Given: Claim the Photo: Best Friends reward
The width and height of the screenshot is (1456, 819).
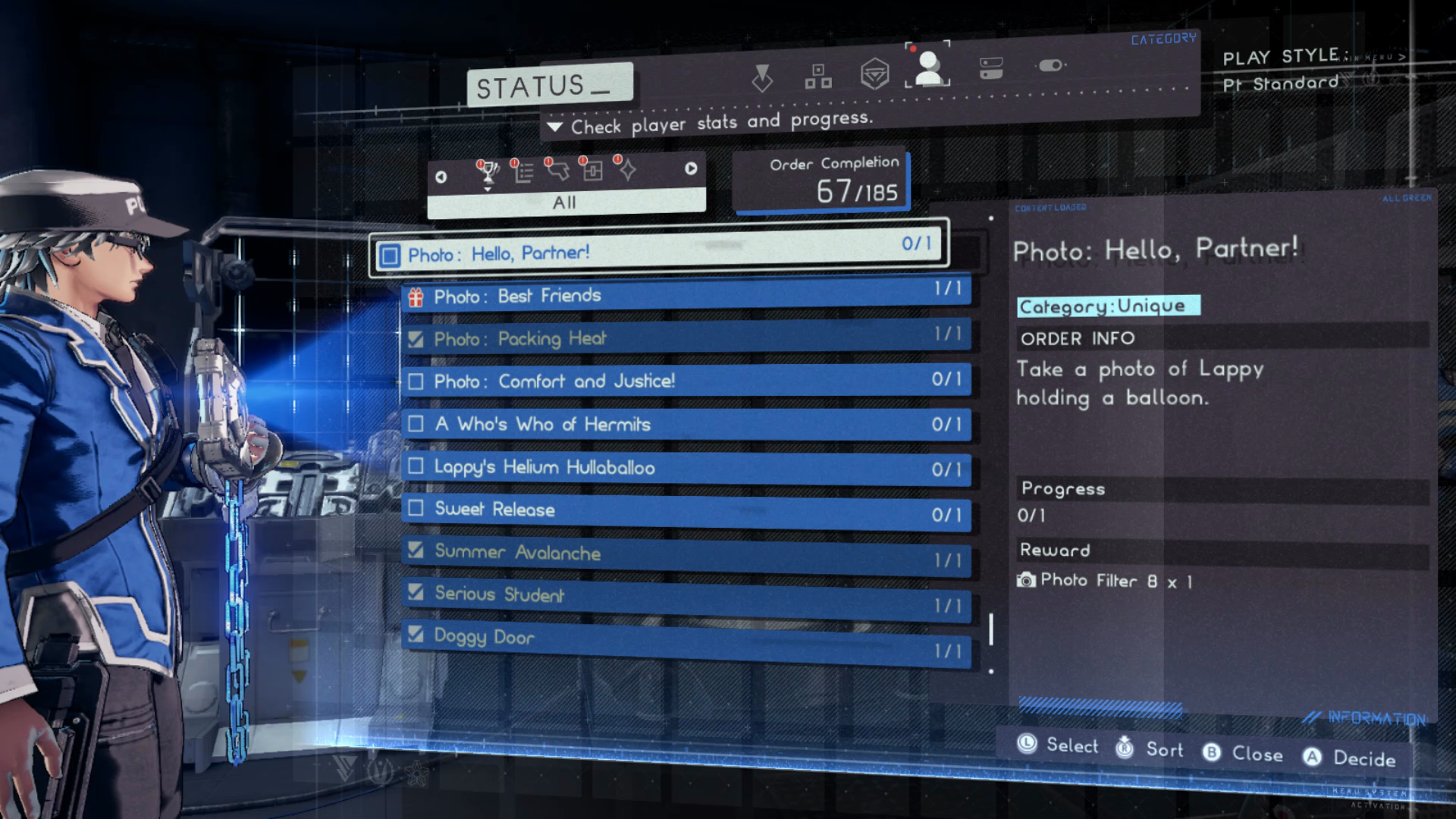Looking at the screenshot, I should (686, 295).
